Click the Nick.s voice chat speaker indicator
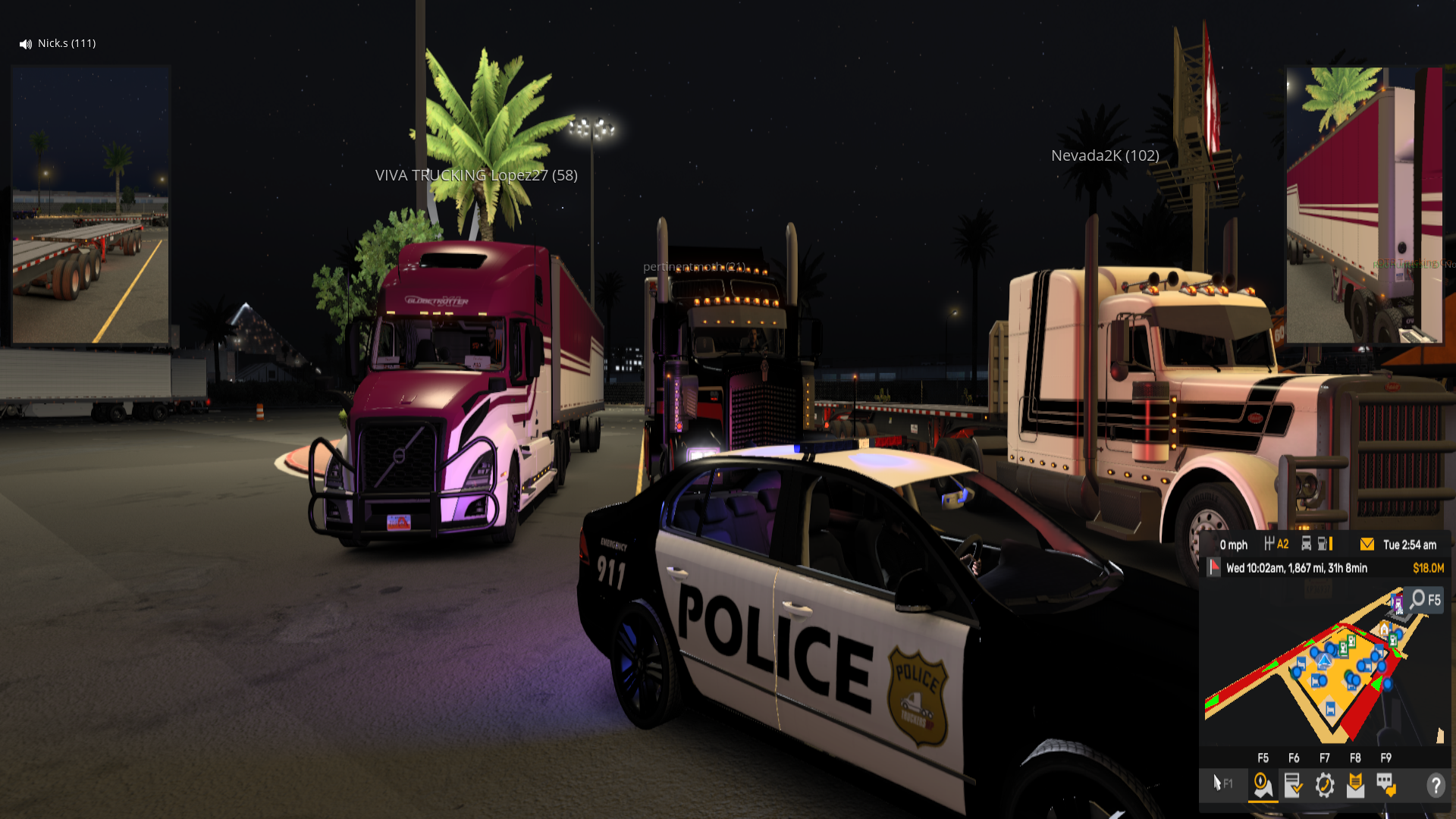The image size is (1456, 819). tap(25, 44)
